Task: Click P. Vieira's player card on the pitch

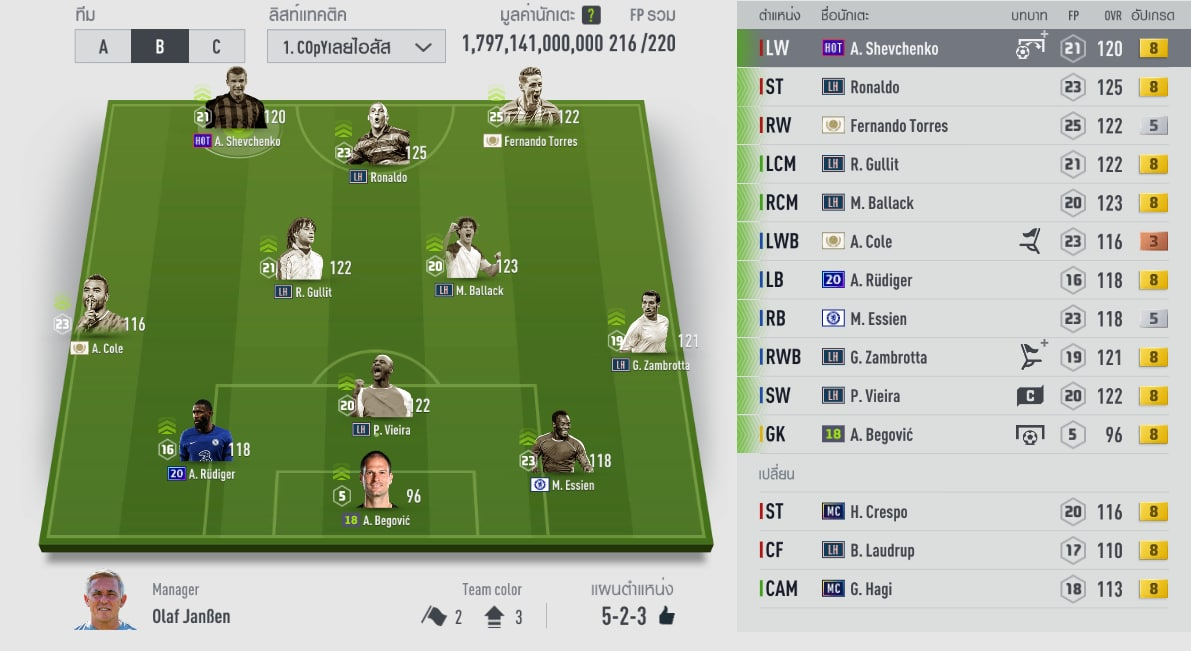Action: (382, 392)
